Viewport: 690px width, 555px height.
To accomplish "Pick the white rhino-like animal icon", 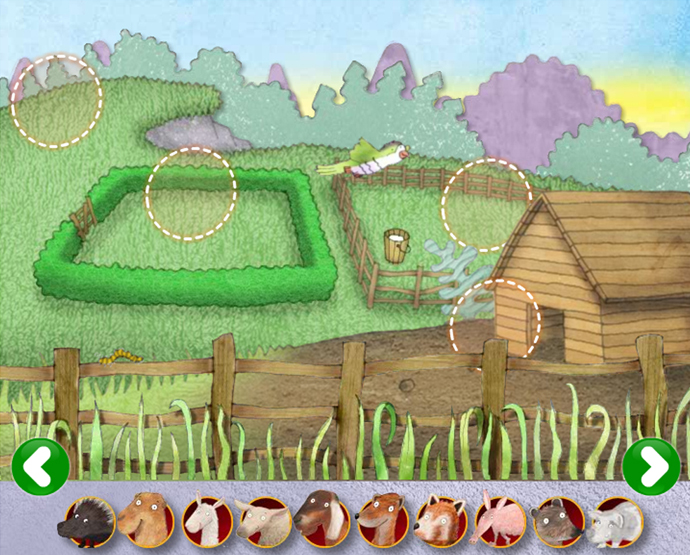I will coord(615,521).
